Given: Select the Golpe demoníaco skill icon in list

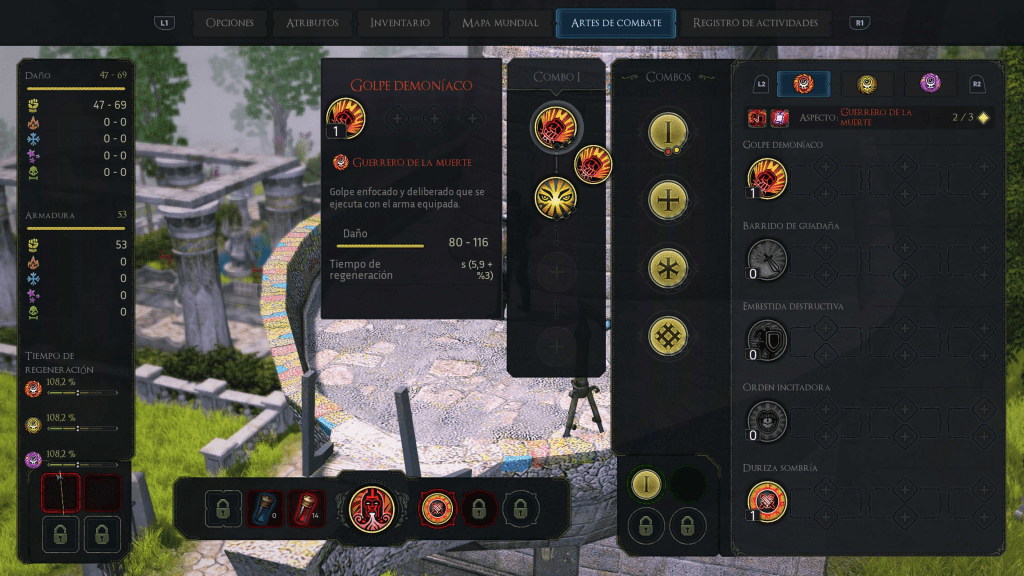Looking at the screenshot, I should coord(767,179).
